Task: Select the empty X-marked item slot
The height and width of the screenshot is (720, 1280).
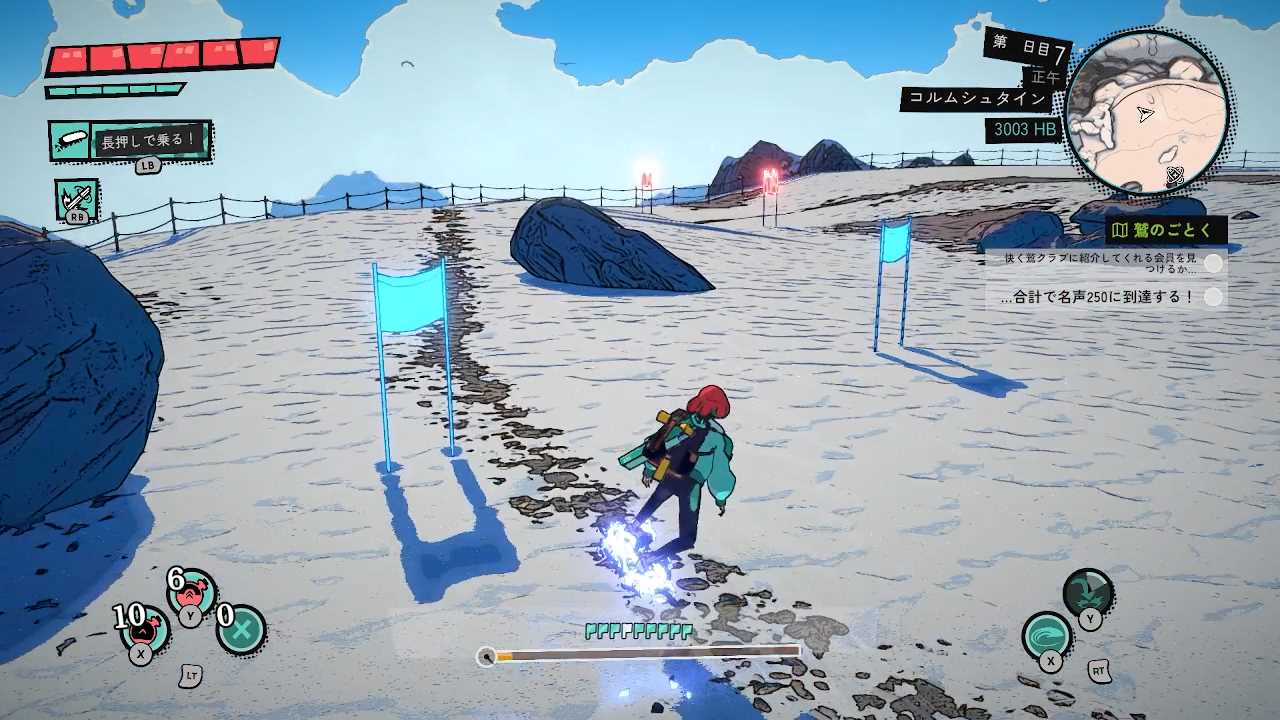Action: click(x=241, y=629)
